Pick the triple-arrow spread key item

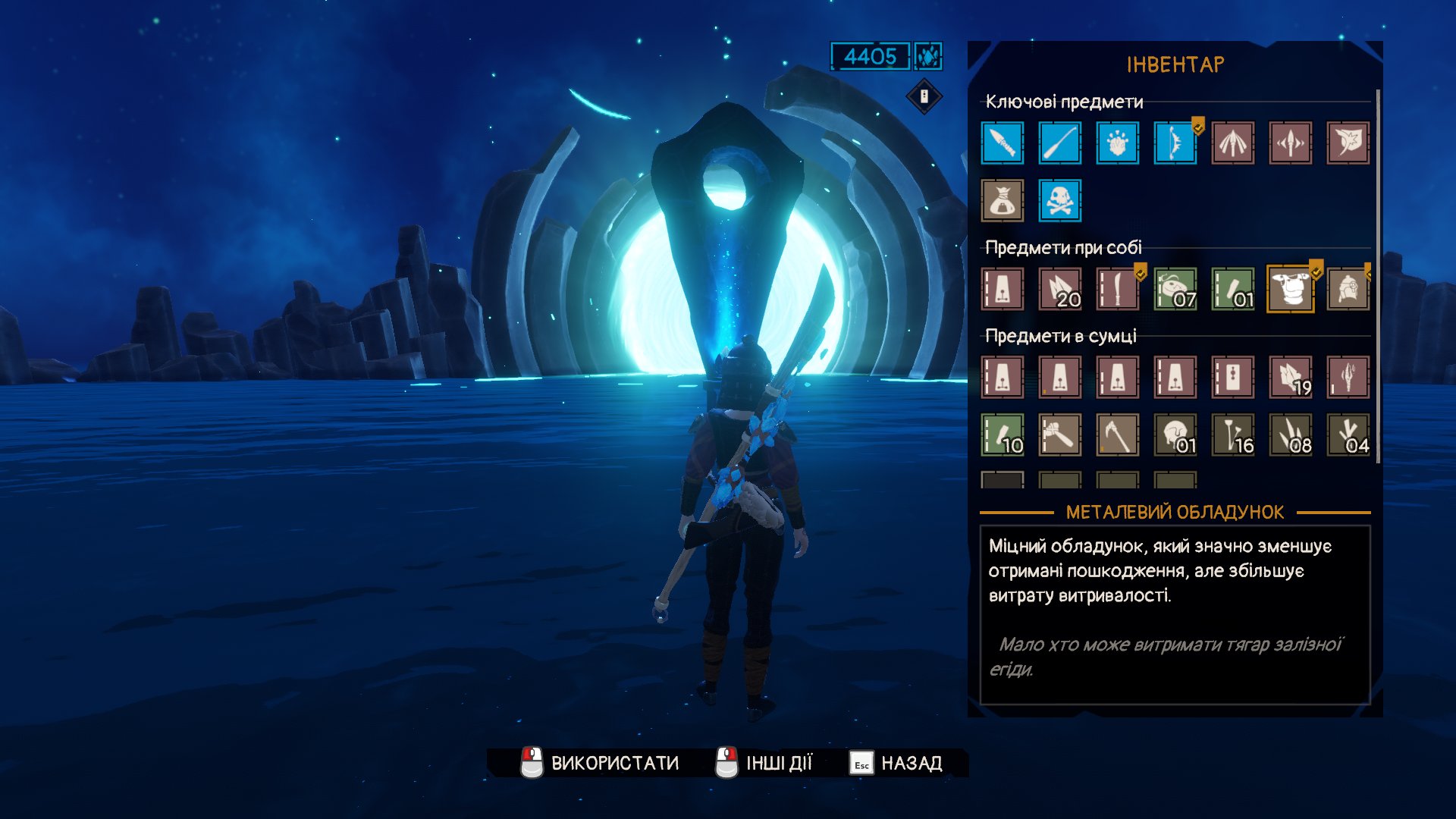(x=1232, y=143)
